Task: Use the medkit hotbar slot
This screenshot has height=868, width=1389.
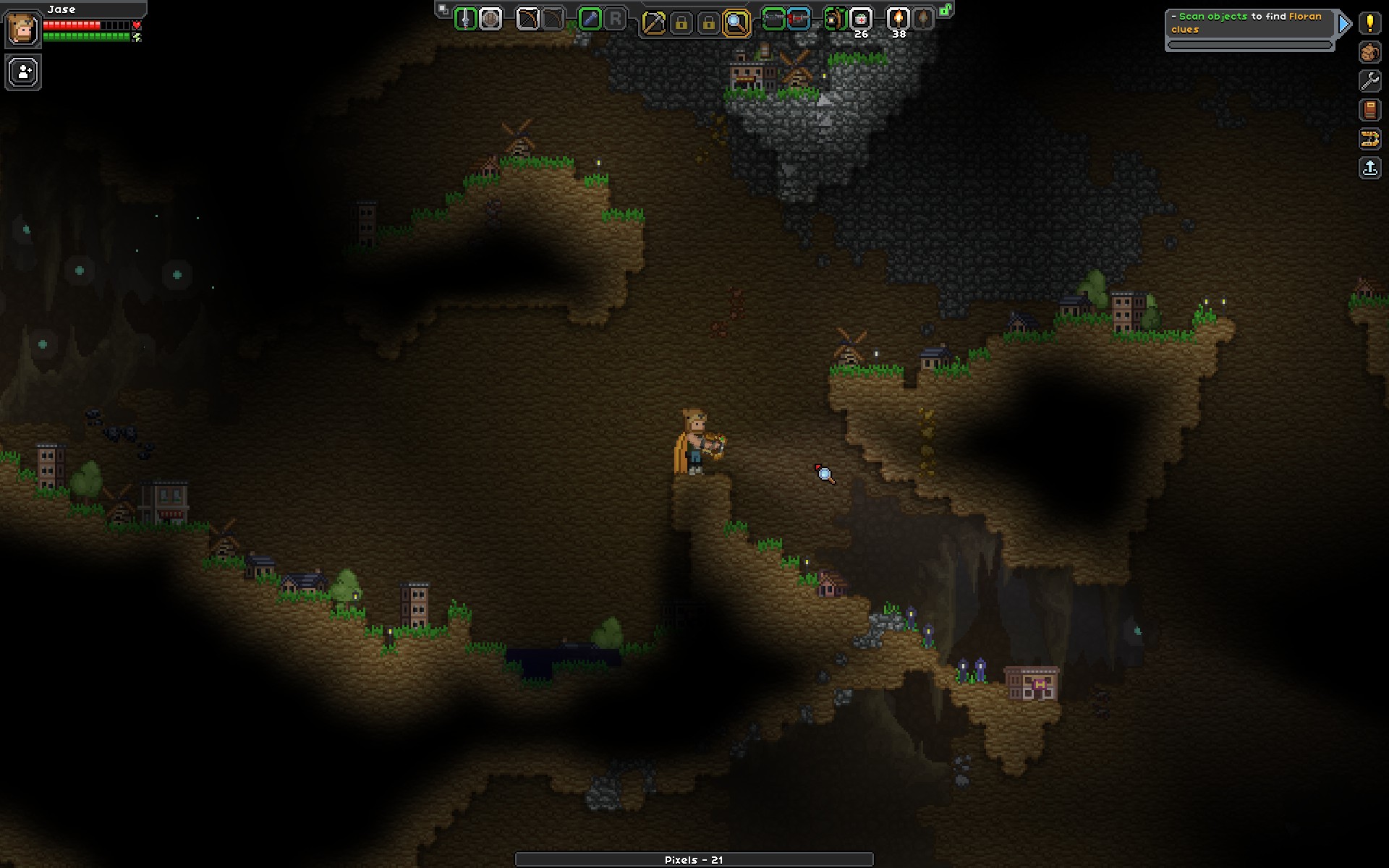Action: pos(860,20)
